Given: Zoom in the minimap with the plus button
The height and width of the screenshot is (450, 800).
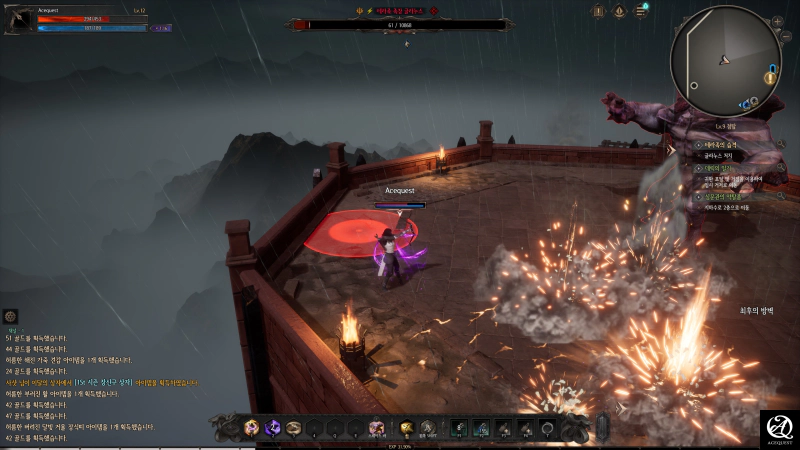Looking at the screenshot, I should tap(776, 20).
